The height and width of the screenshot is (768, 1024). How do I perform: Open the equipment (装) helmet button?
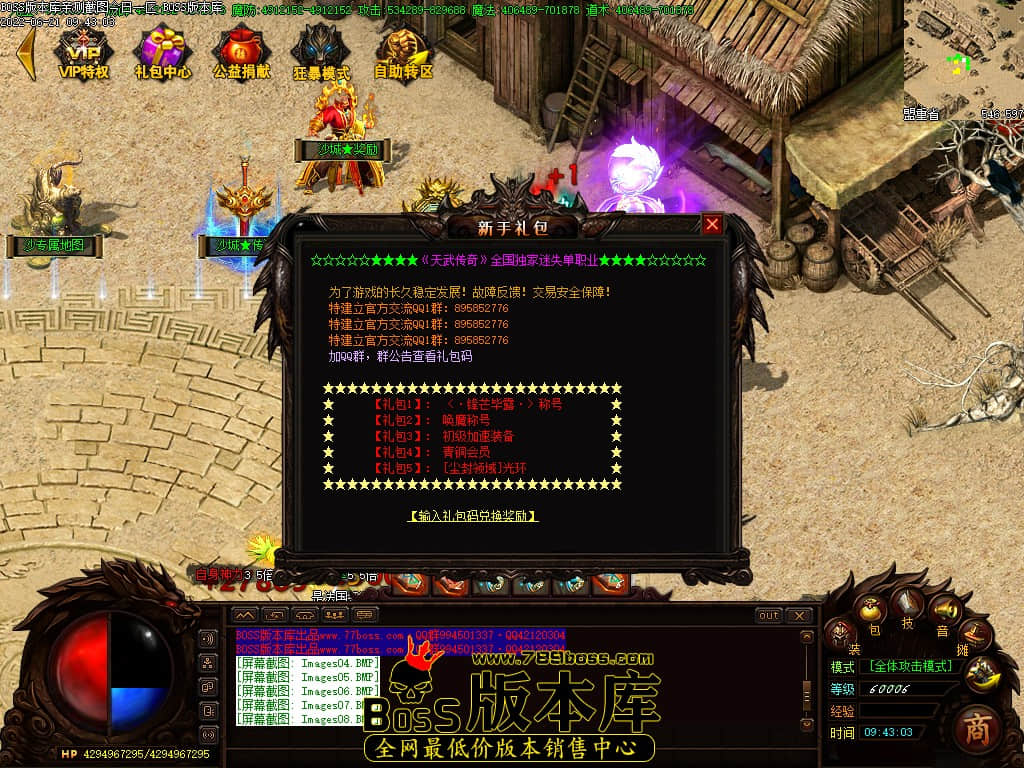coord(841,634)
